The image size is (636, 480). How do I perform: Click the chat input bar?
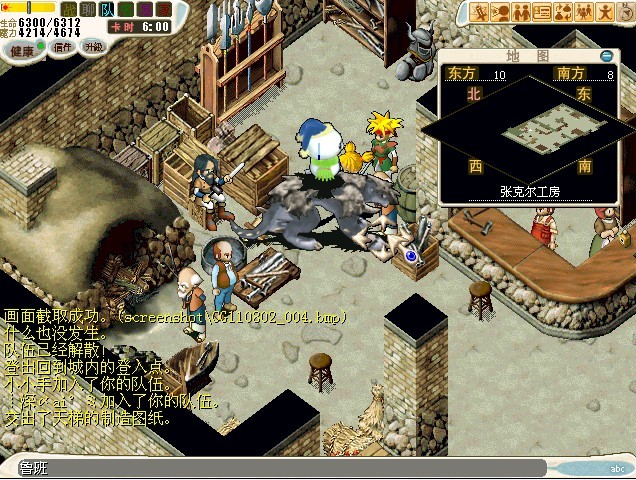(280, 468)
